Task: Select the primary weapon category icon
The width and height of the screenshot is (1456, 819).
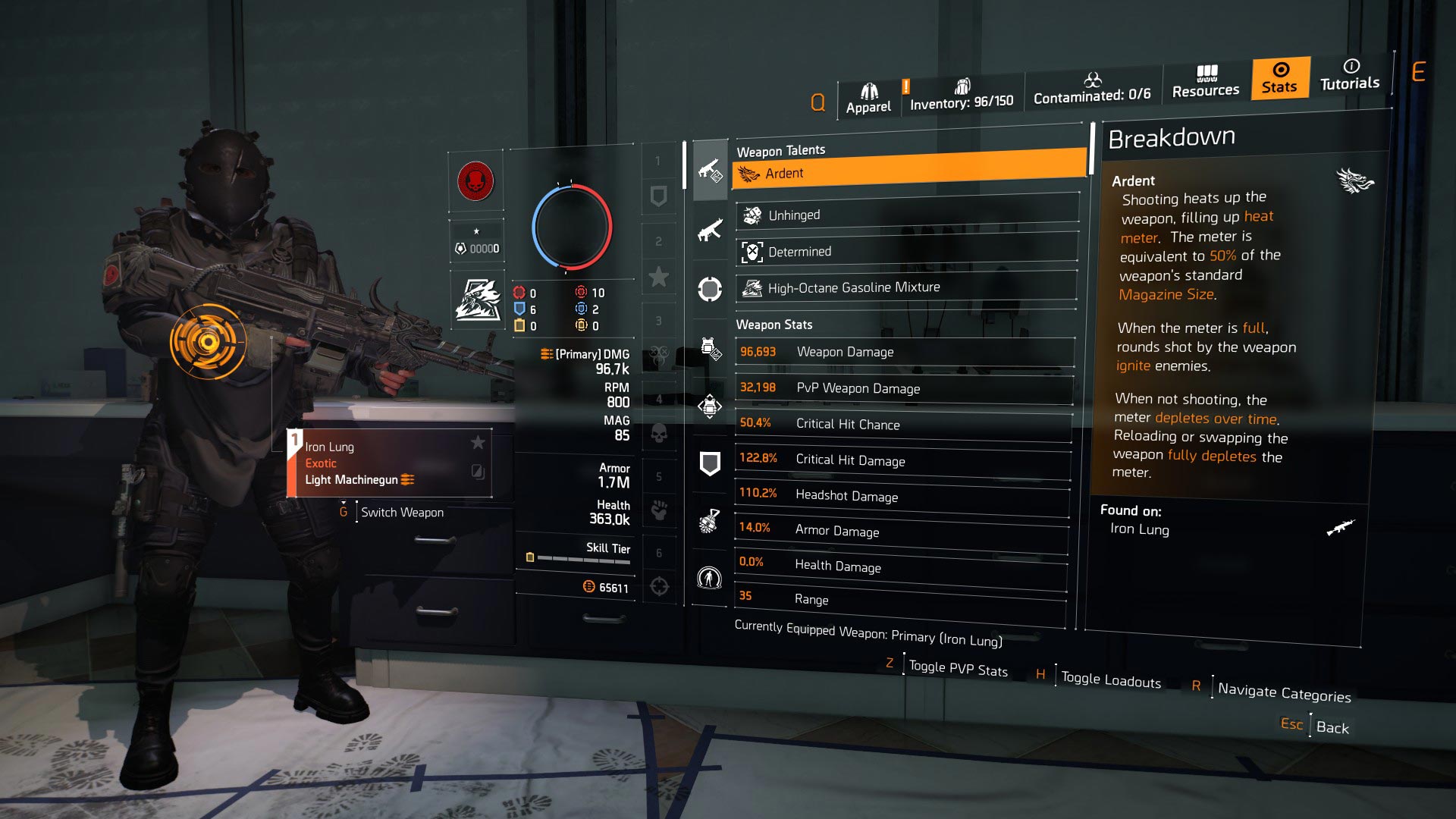Action: 710,169
